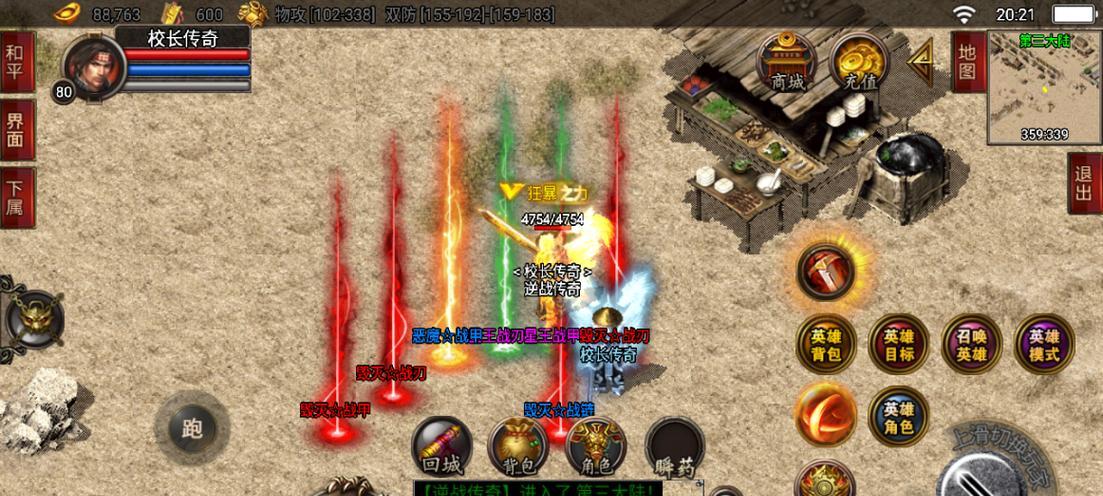The height and width of the screenshot is (496, 1103).
Task: Open the 下属 side tab
Action: pos(17,197)
